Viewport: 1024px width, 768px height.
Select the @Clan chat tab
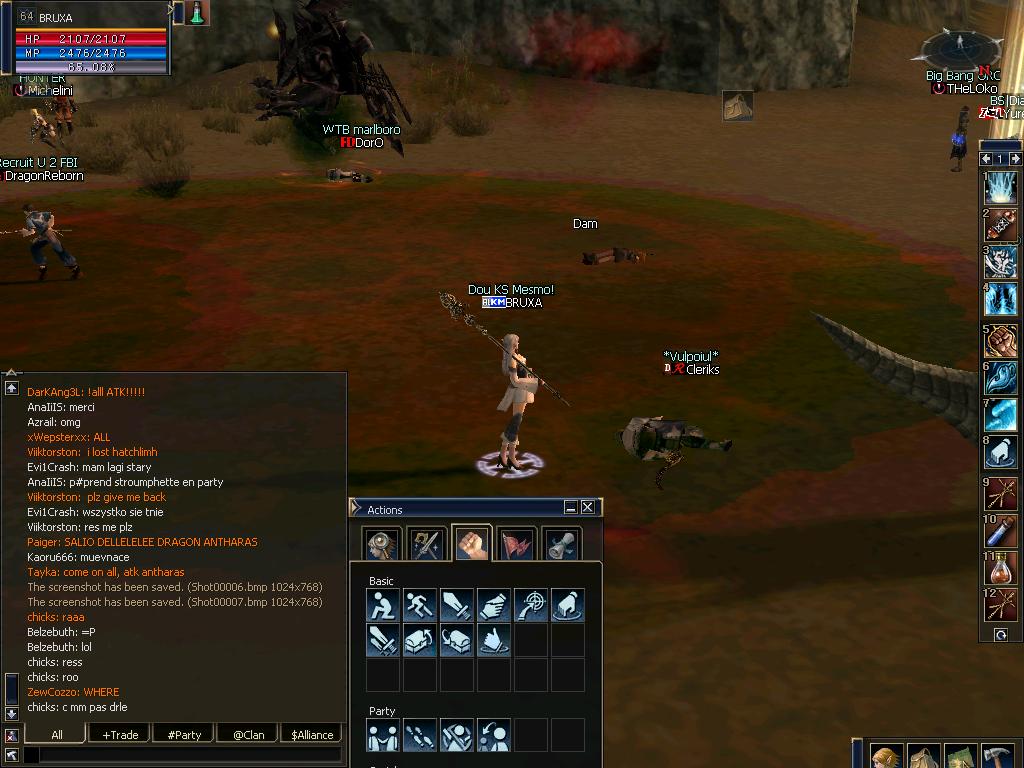(x=248, y=734)
